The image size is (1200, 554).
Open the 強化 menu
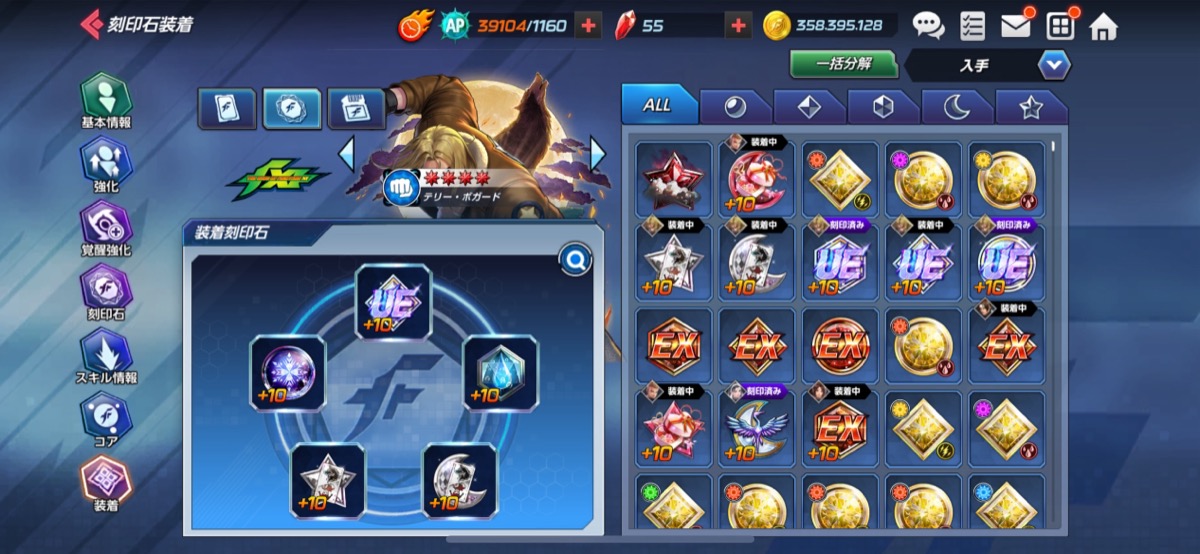[x=106, y=163]
